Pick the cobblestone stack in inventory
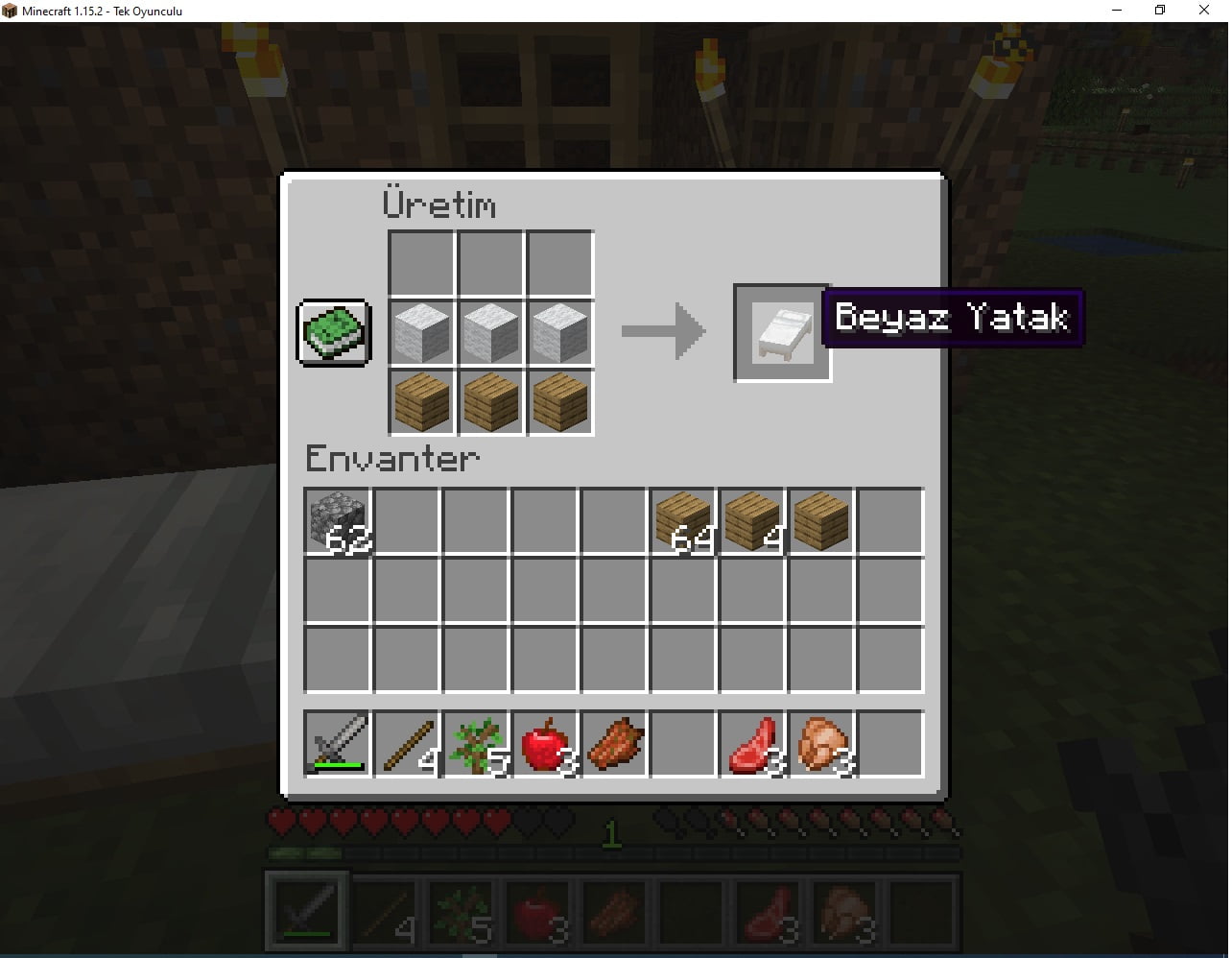Viewport: 1232px width, 958px height. [x=338, y=519]
